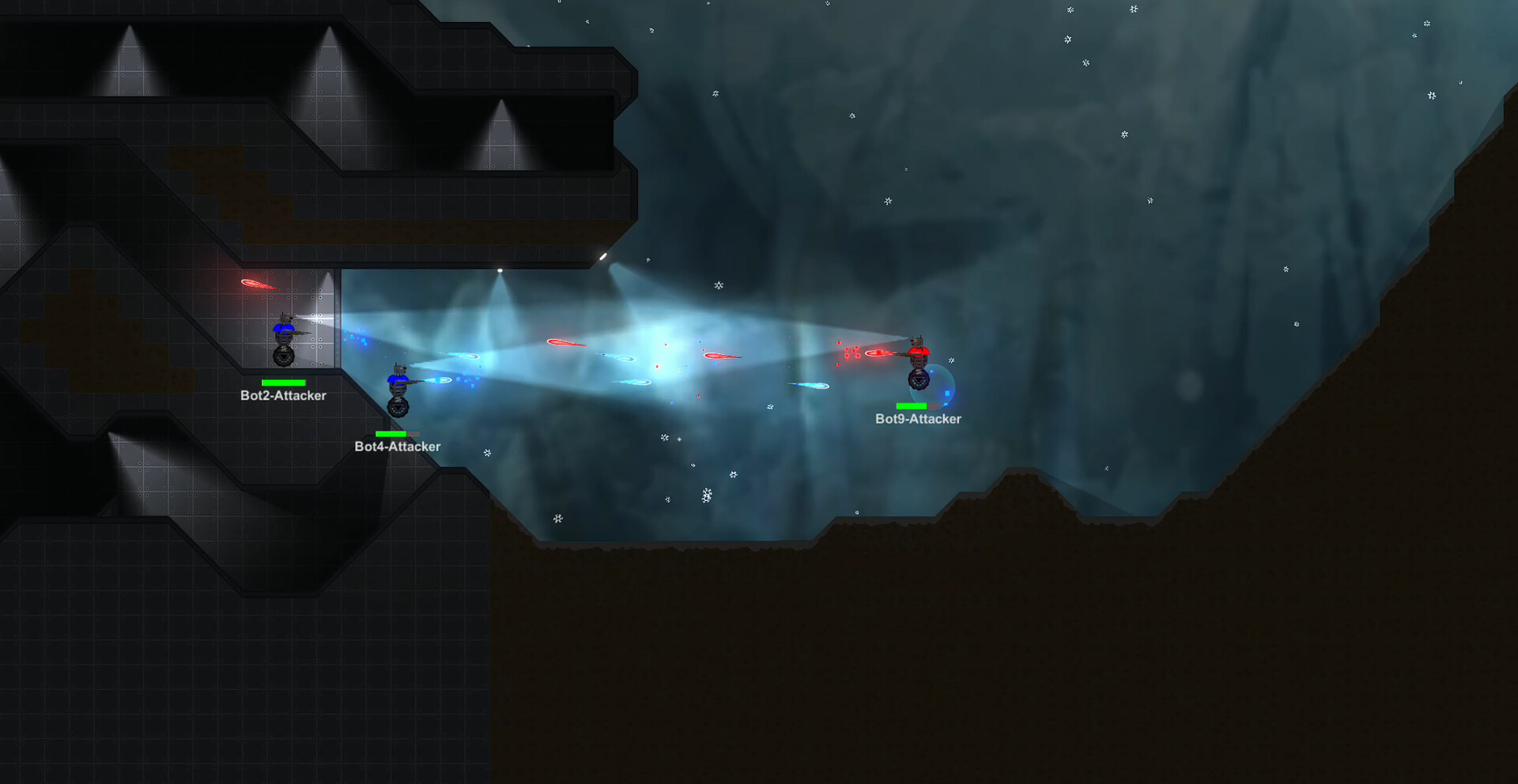Click the Bot4-Attacker name label
1518x784 pixels.
(397, 447)
